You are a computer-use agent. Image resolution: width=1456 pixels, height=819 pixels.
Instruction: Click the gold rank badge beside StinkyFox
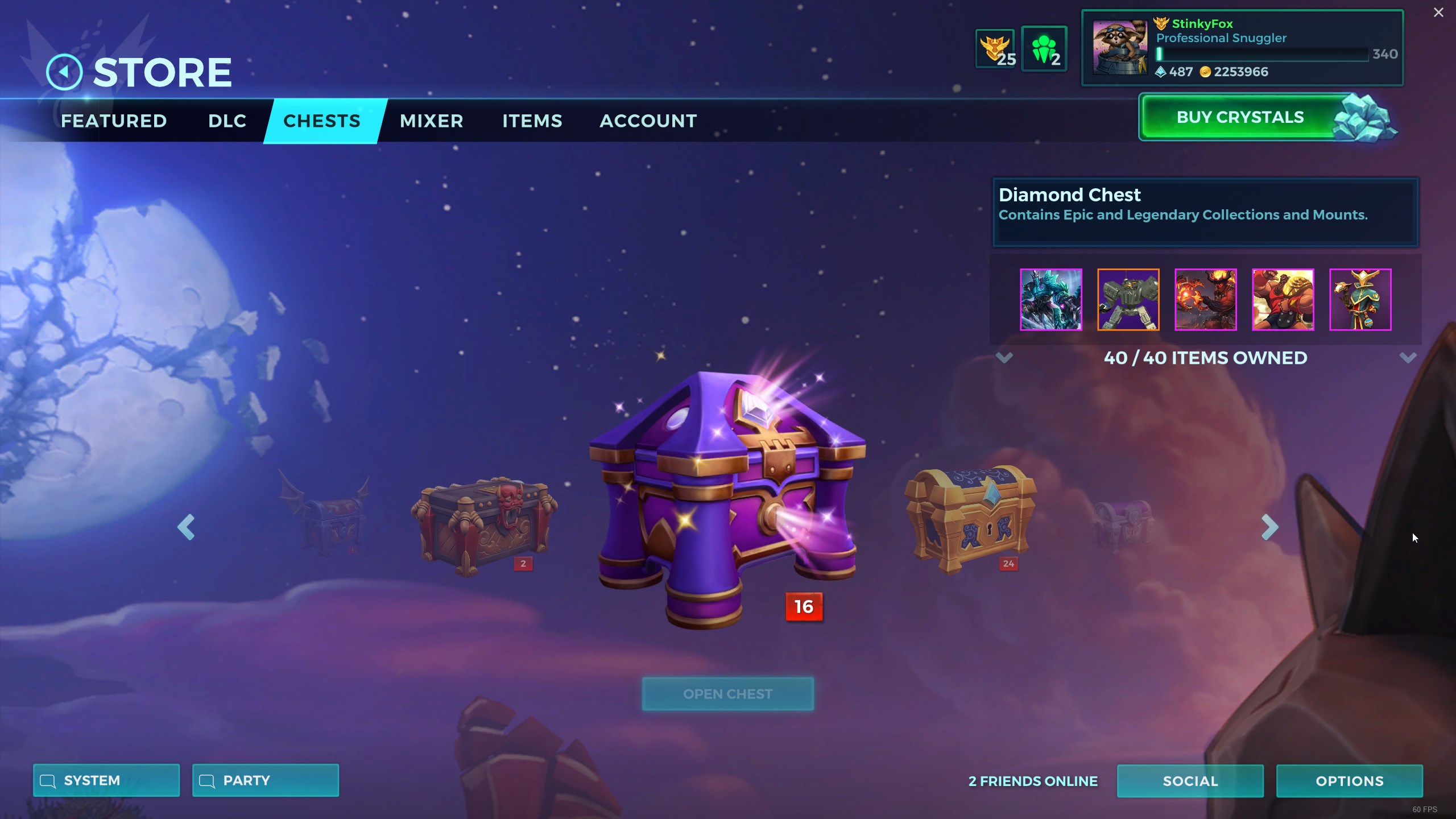1163,23
